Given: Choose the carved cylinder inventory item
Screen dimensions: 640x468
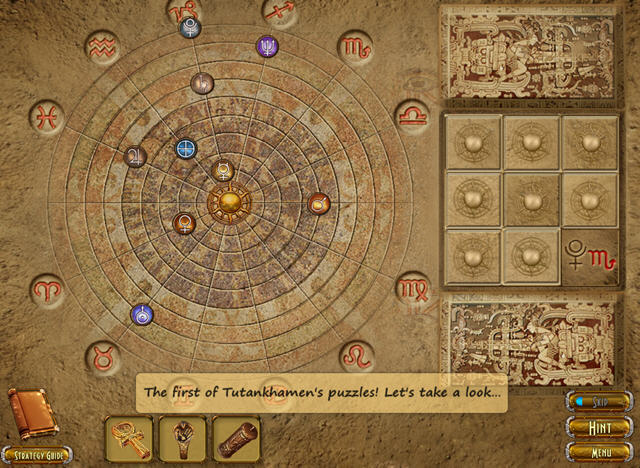Looking at the screenshot, I should [x=236, y=439].
